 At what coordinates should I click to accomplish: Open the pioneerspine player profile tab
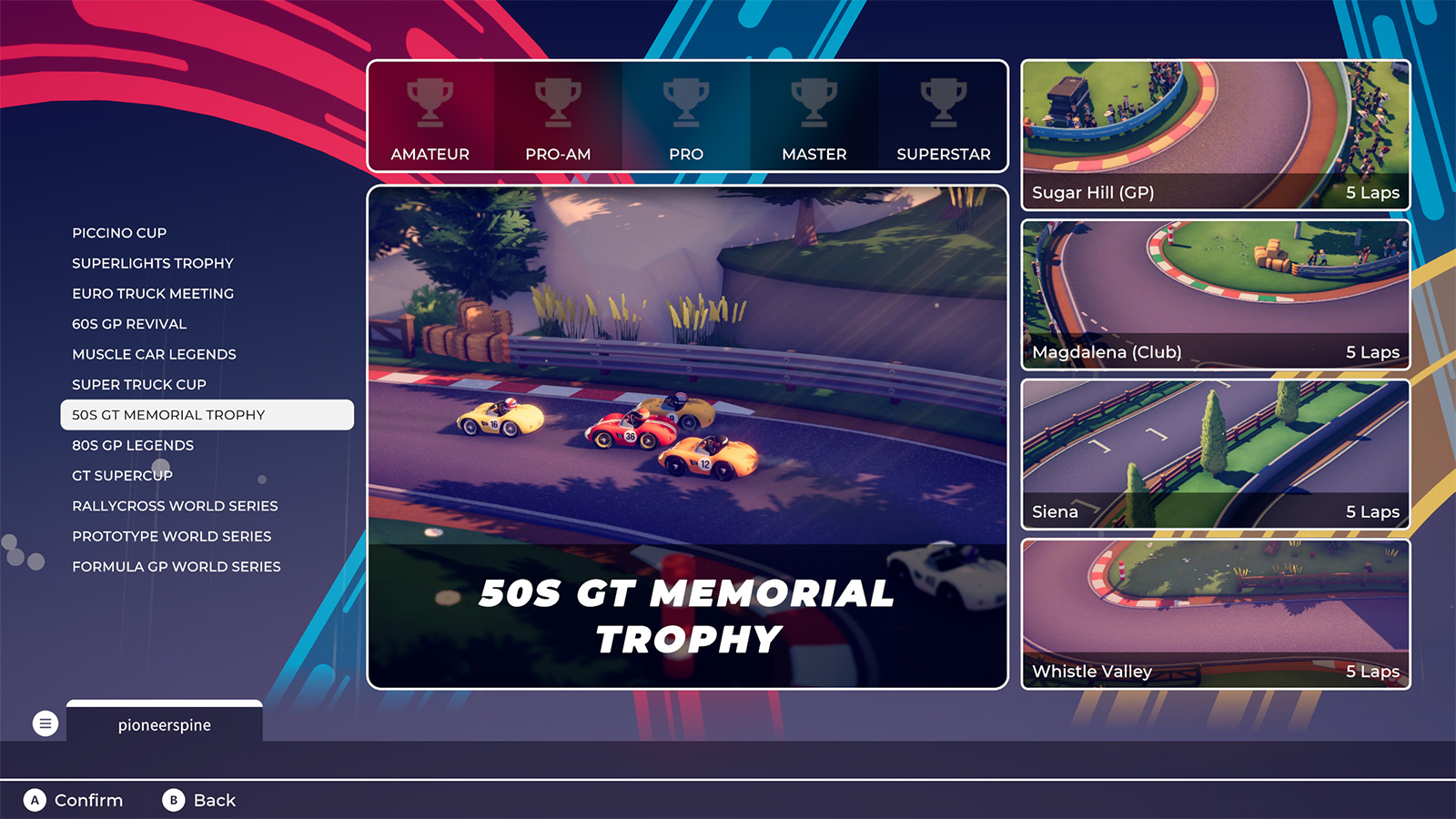165,724
